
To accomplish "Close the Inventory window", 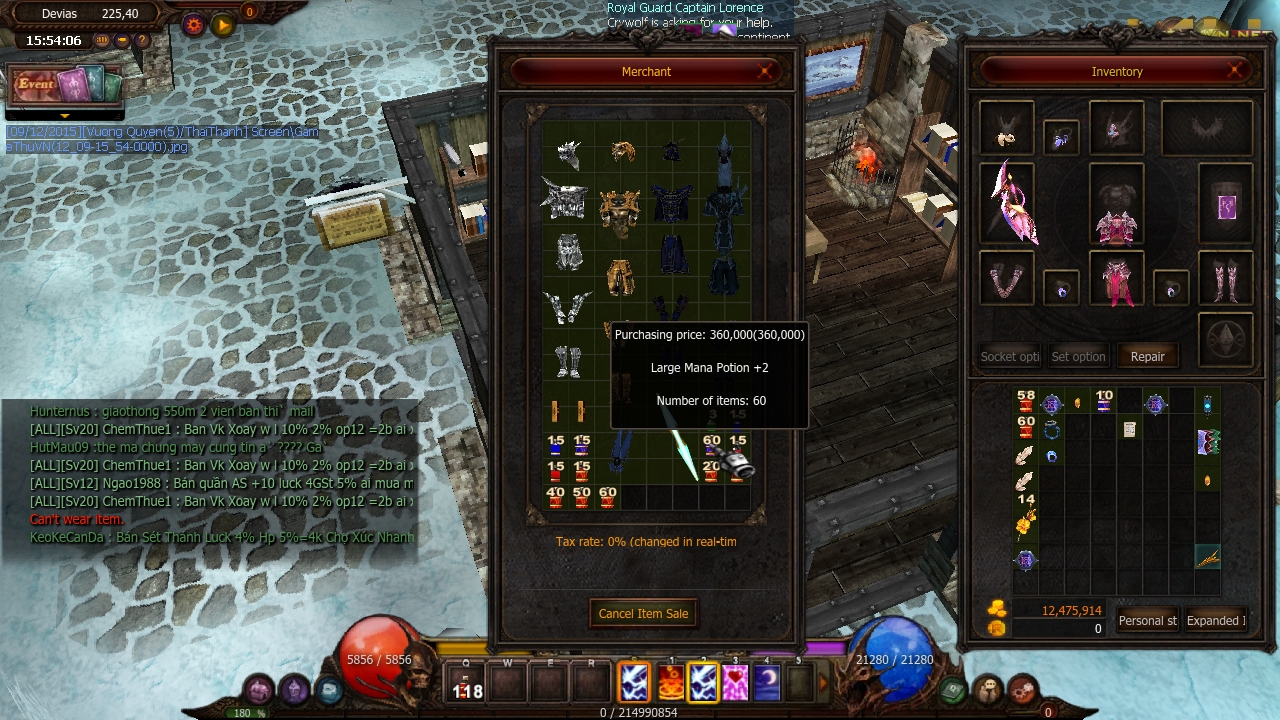I will (x=1235, y=71).
